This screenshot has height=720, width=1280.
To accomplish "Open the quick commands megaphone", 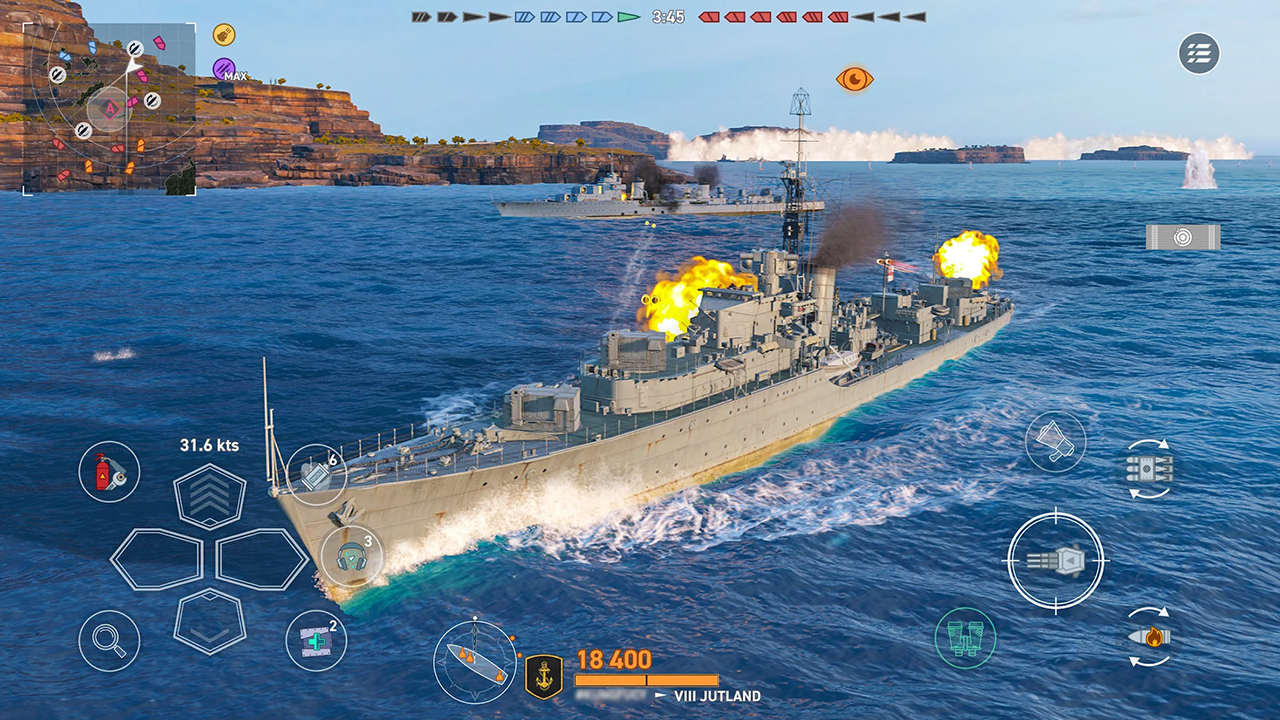I will click(x=1057, y=441).
